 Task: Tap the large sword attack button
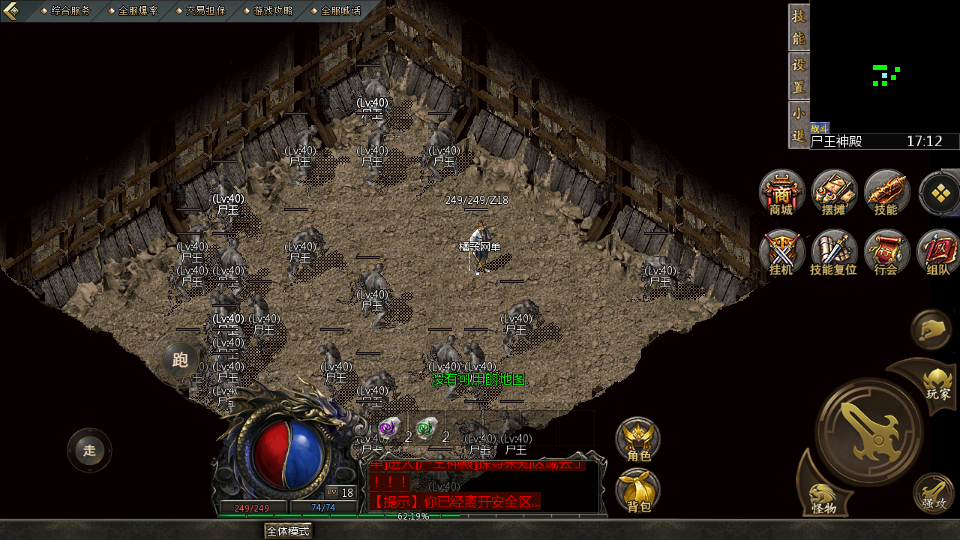(868, 432)
